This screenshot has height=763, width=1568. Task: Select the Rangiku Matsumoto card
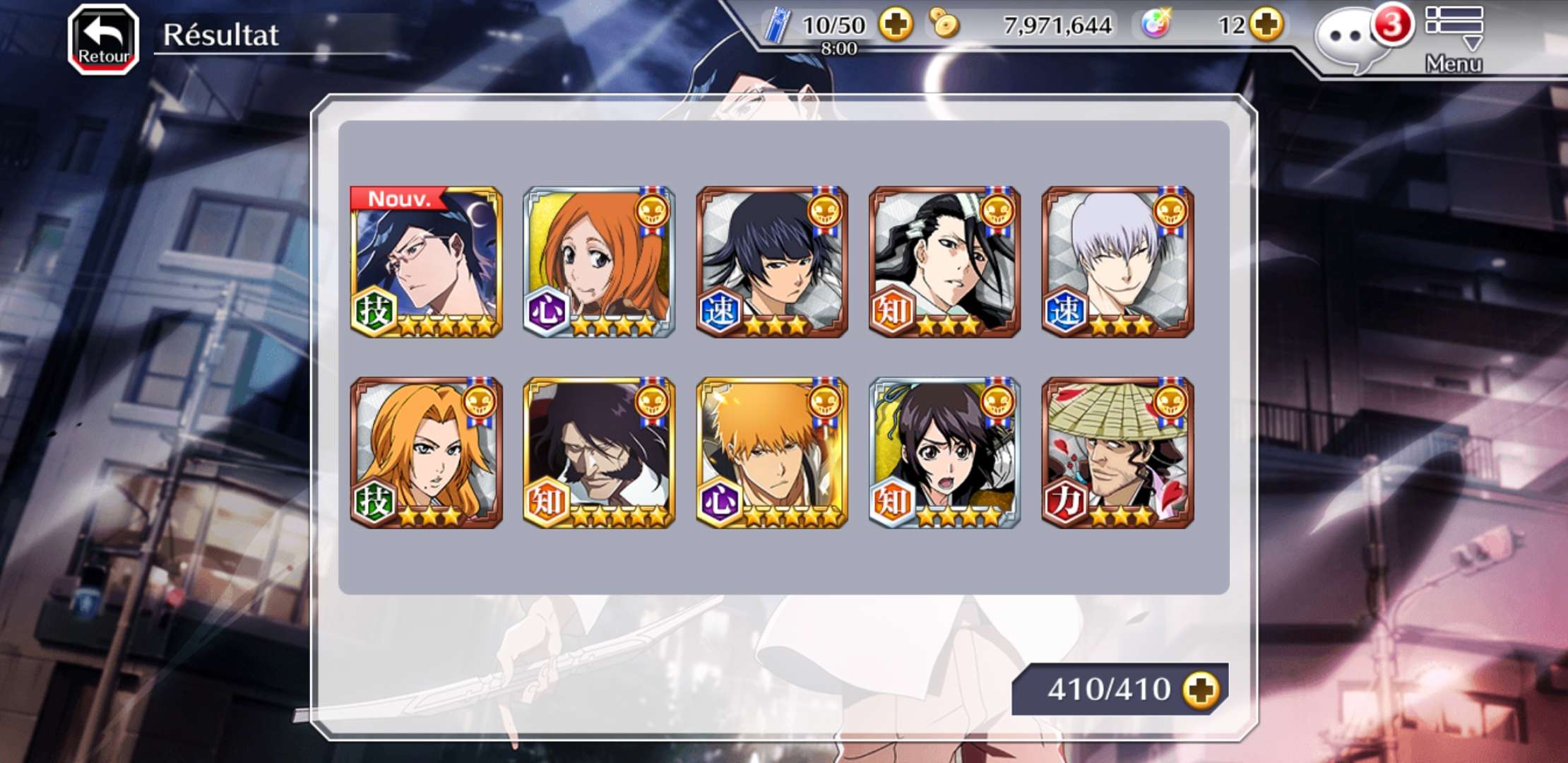426,453
